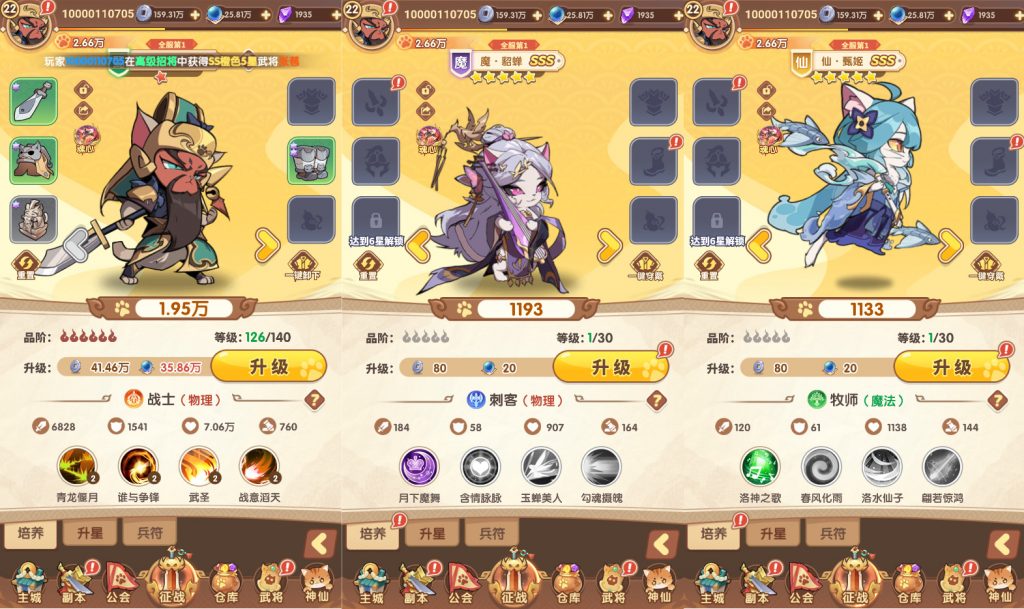
Task: Select the equipped body armor slot
Action: [33, 218]
